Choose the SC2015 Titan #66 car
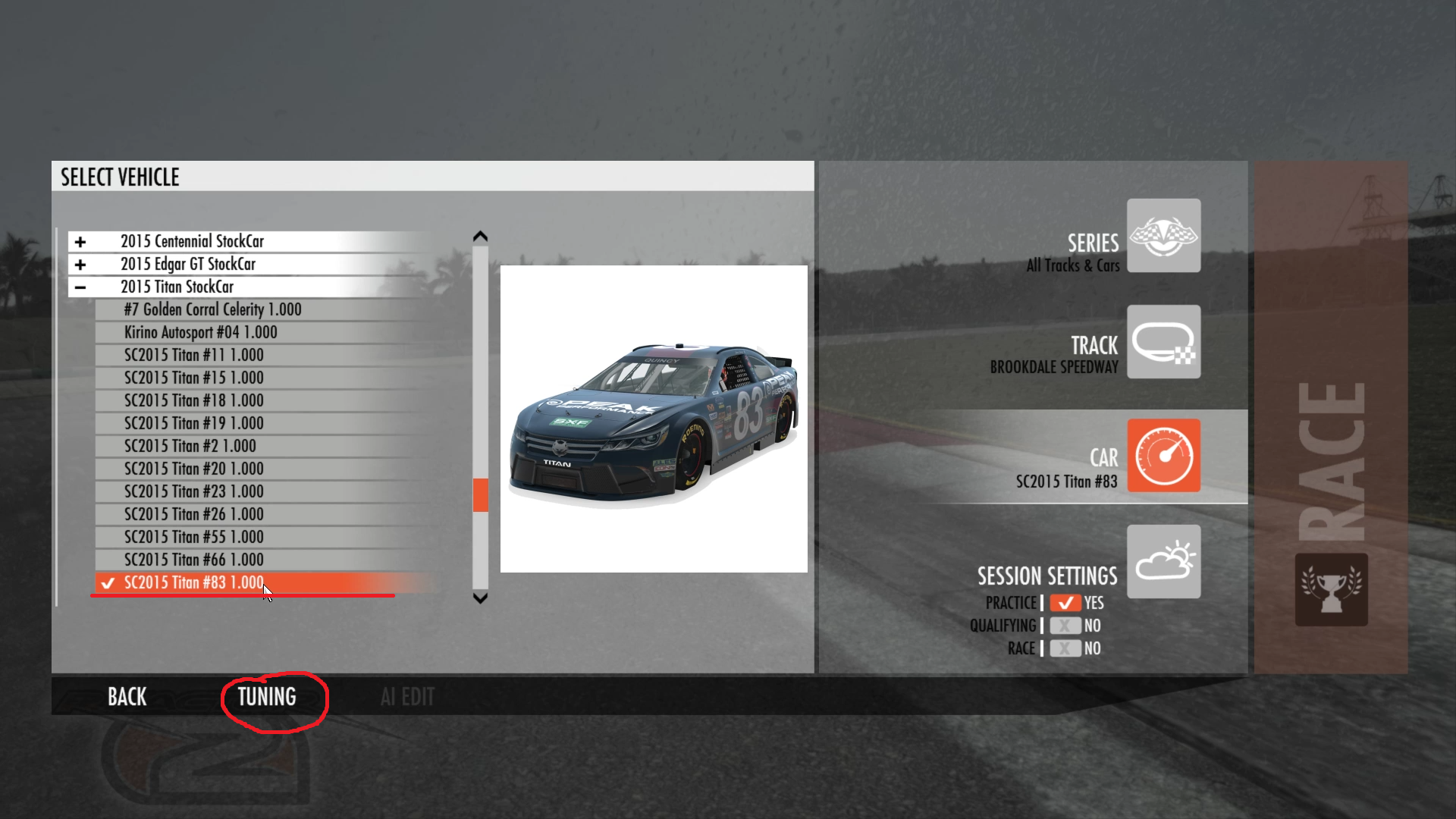1456x819 pixels. pyautogui.click(x=194, y=560)
